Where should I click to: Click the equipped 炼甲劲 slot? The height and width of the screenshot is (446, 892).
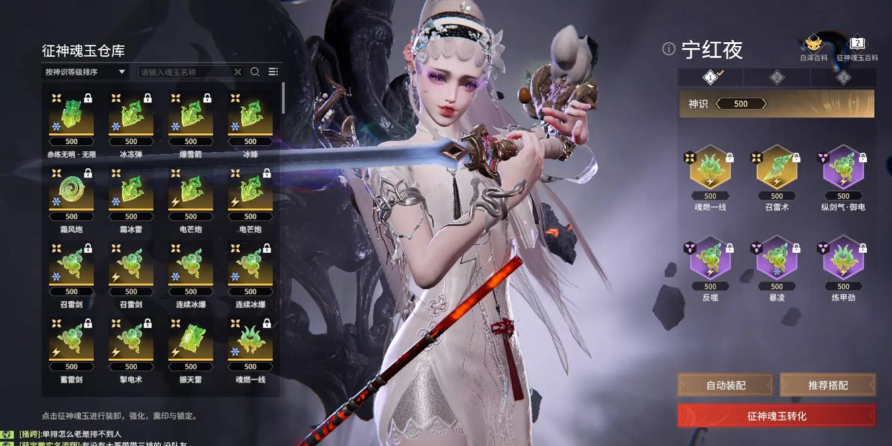pos(843,259)
